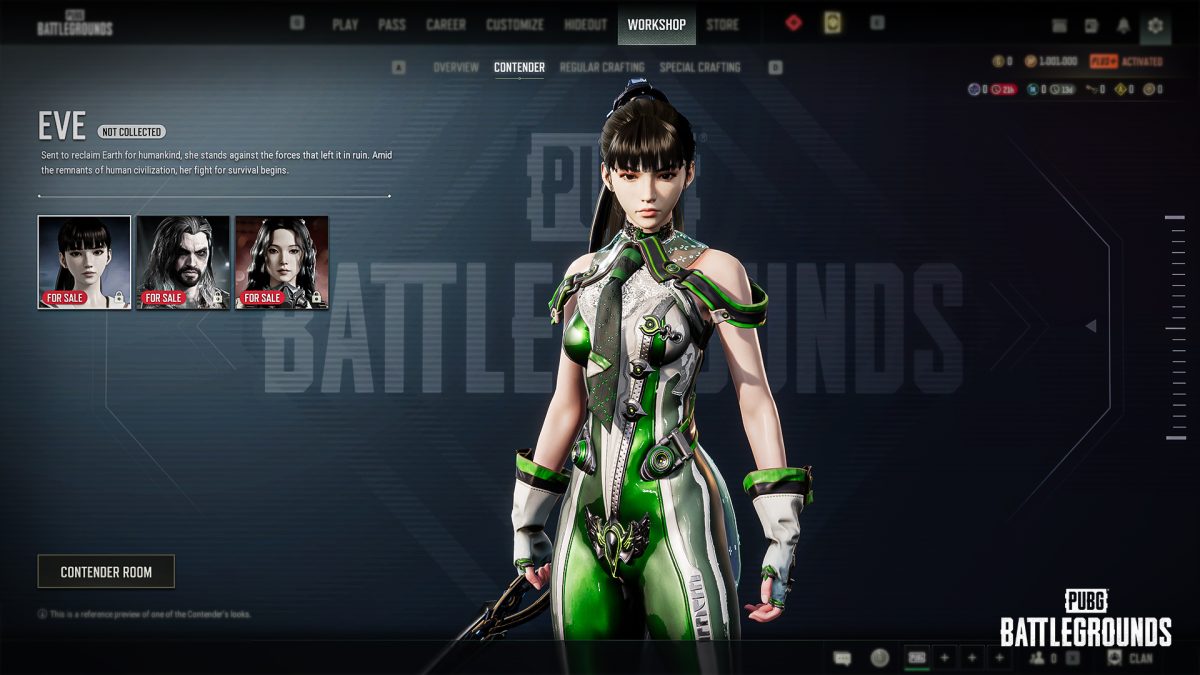Click the red diamond icon in top bar
This screenshot has width=1200, height=675.
pyautogui.click(x=793, y=23)
